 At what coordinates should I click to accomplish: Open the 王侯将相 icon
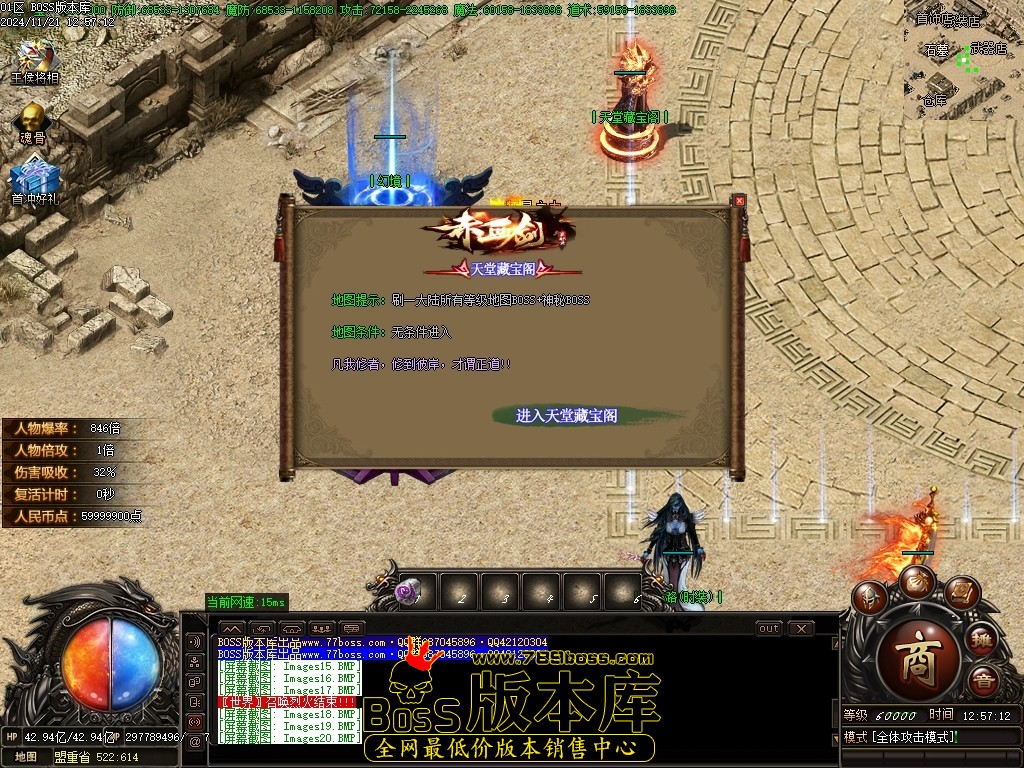click(36, 58)
